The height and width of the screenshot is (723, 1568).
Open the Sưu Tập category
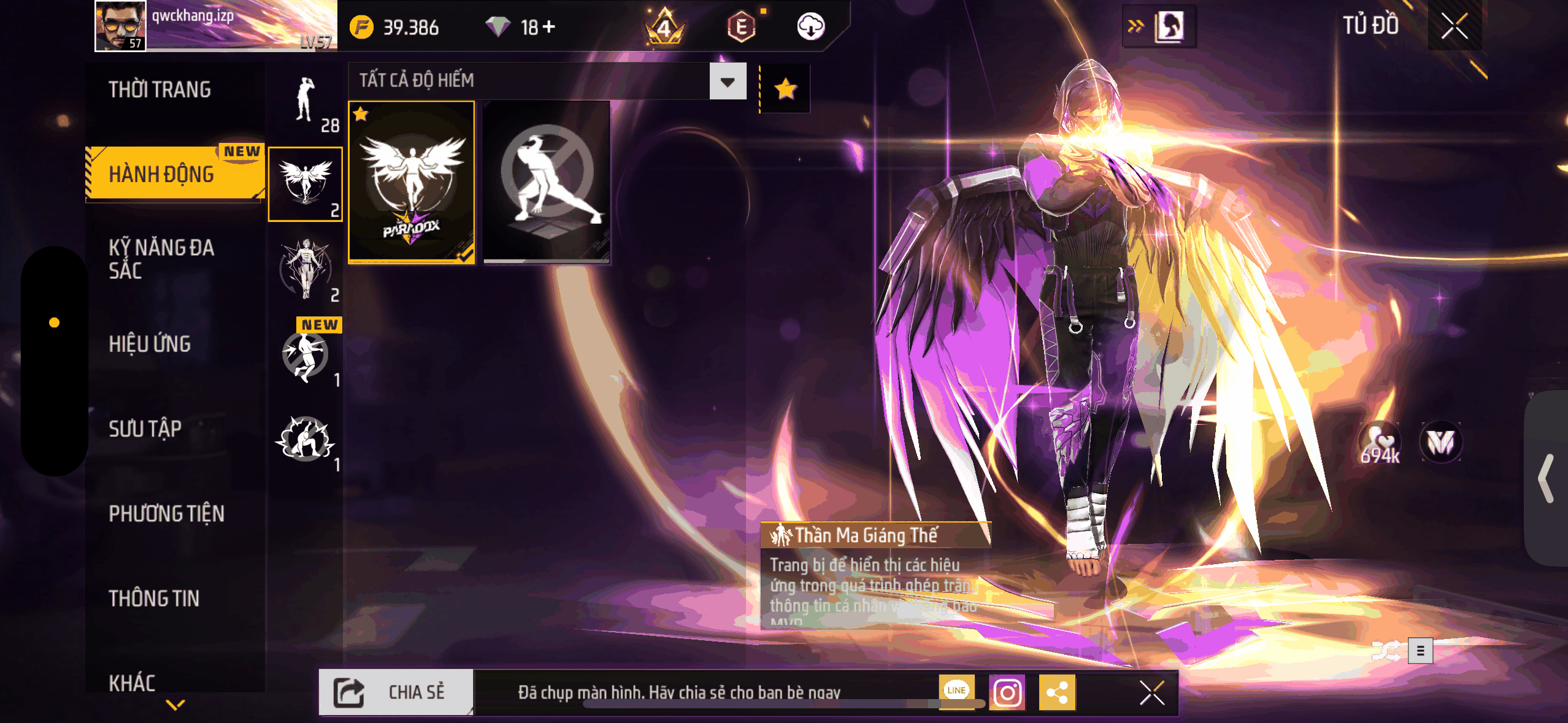coord(145,429)
